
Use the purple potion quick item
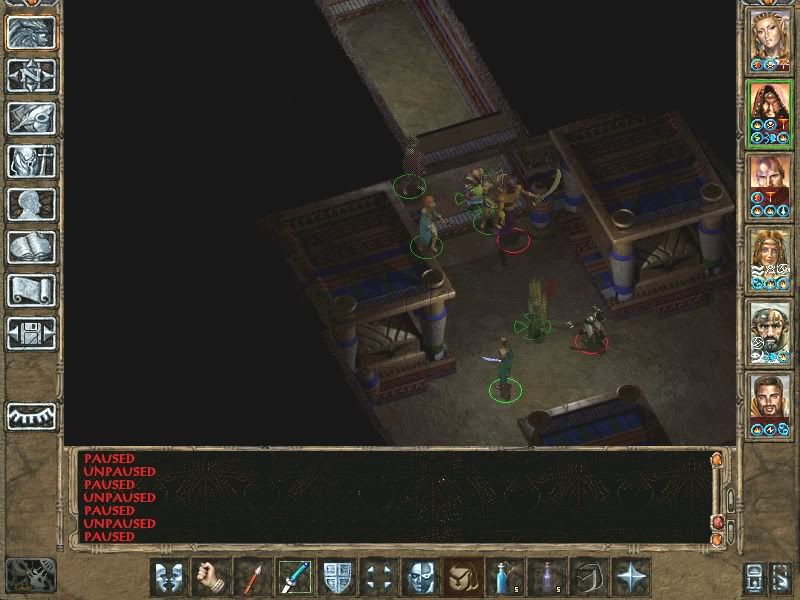(546, 577)
